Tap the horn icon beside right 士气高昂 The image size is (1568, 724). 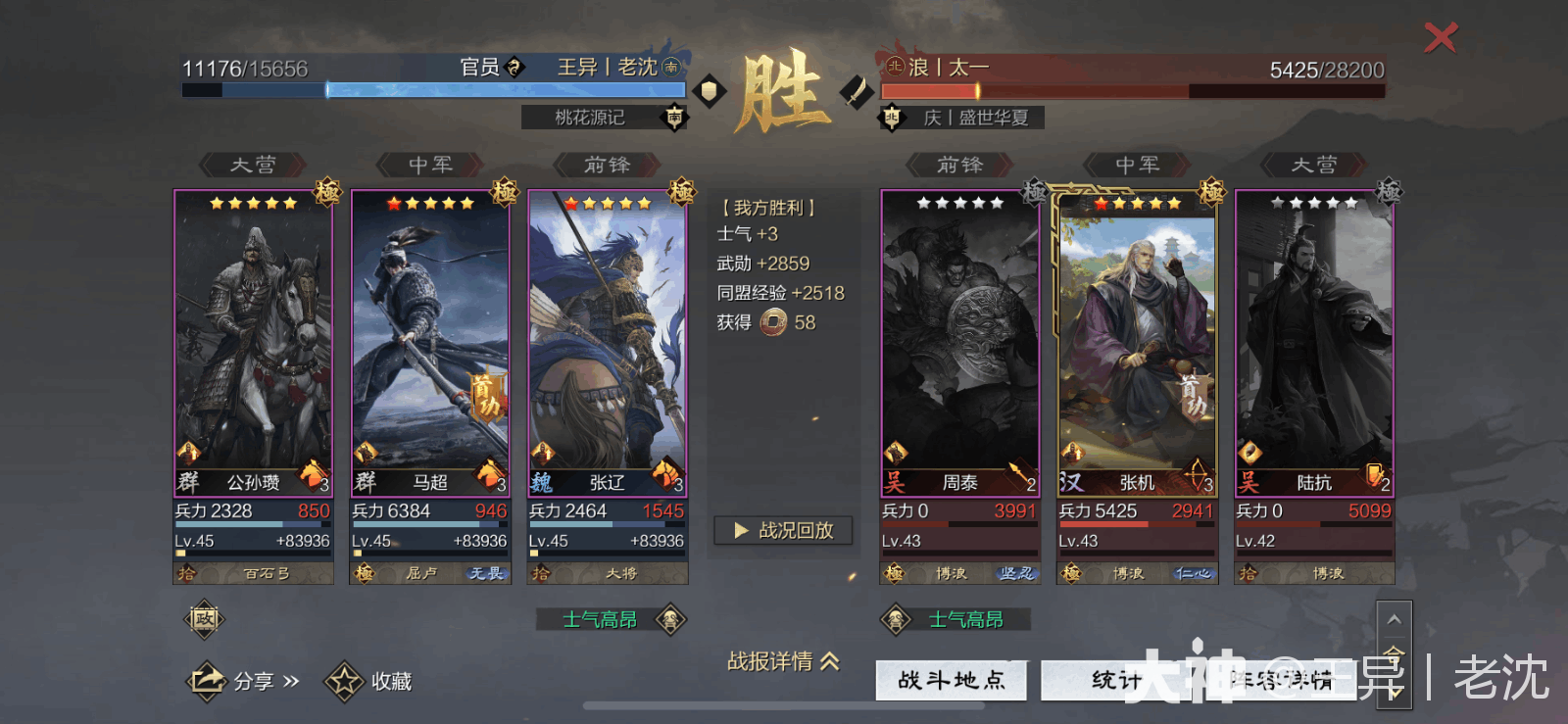click(x=897, y=619)
